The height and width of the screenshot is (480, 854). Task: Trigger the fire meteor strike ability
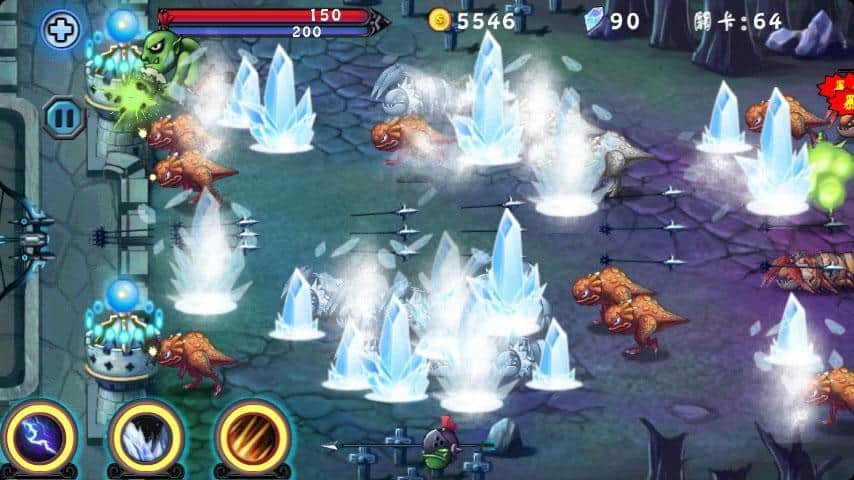point(252,439)
